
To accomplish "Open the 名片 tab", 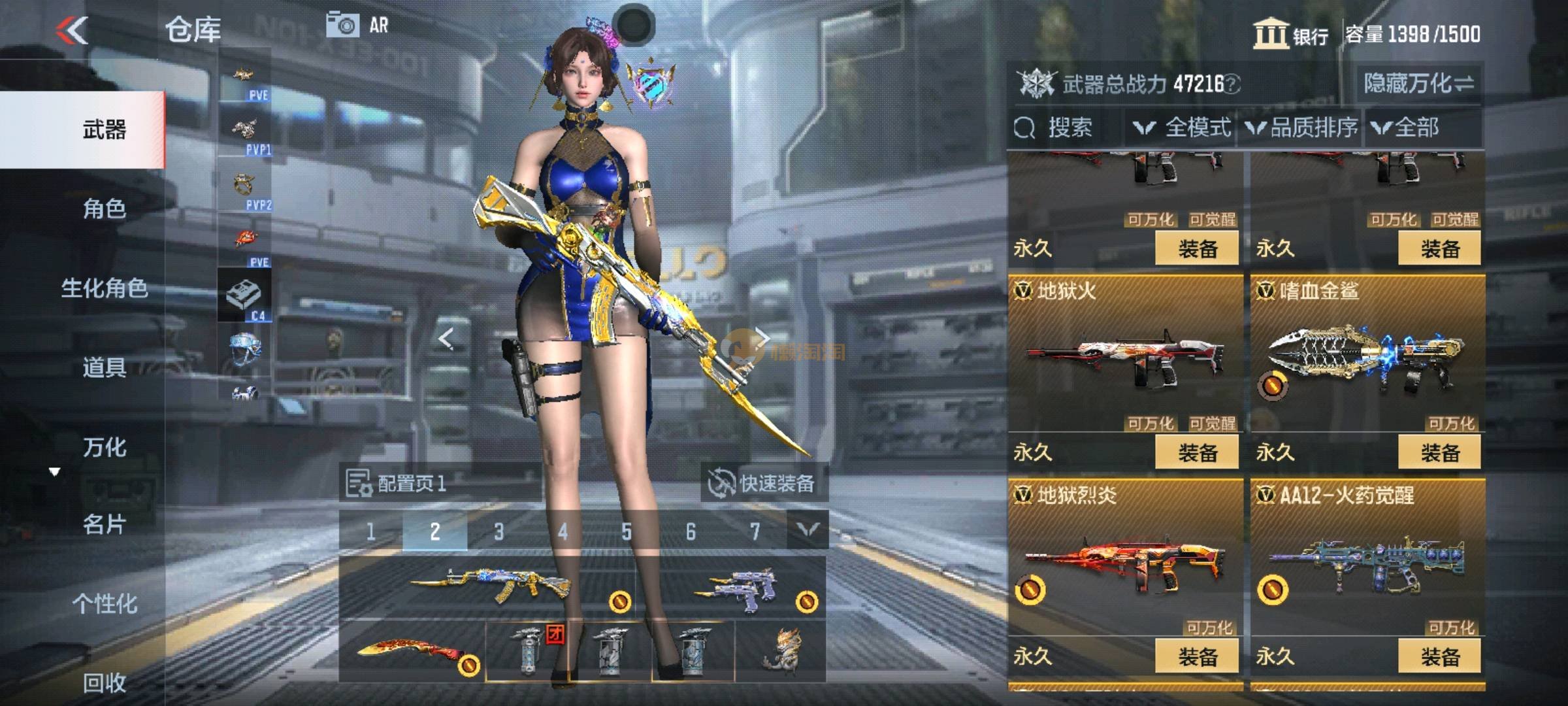I will (x=105, y=524).
